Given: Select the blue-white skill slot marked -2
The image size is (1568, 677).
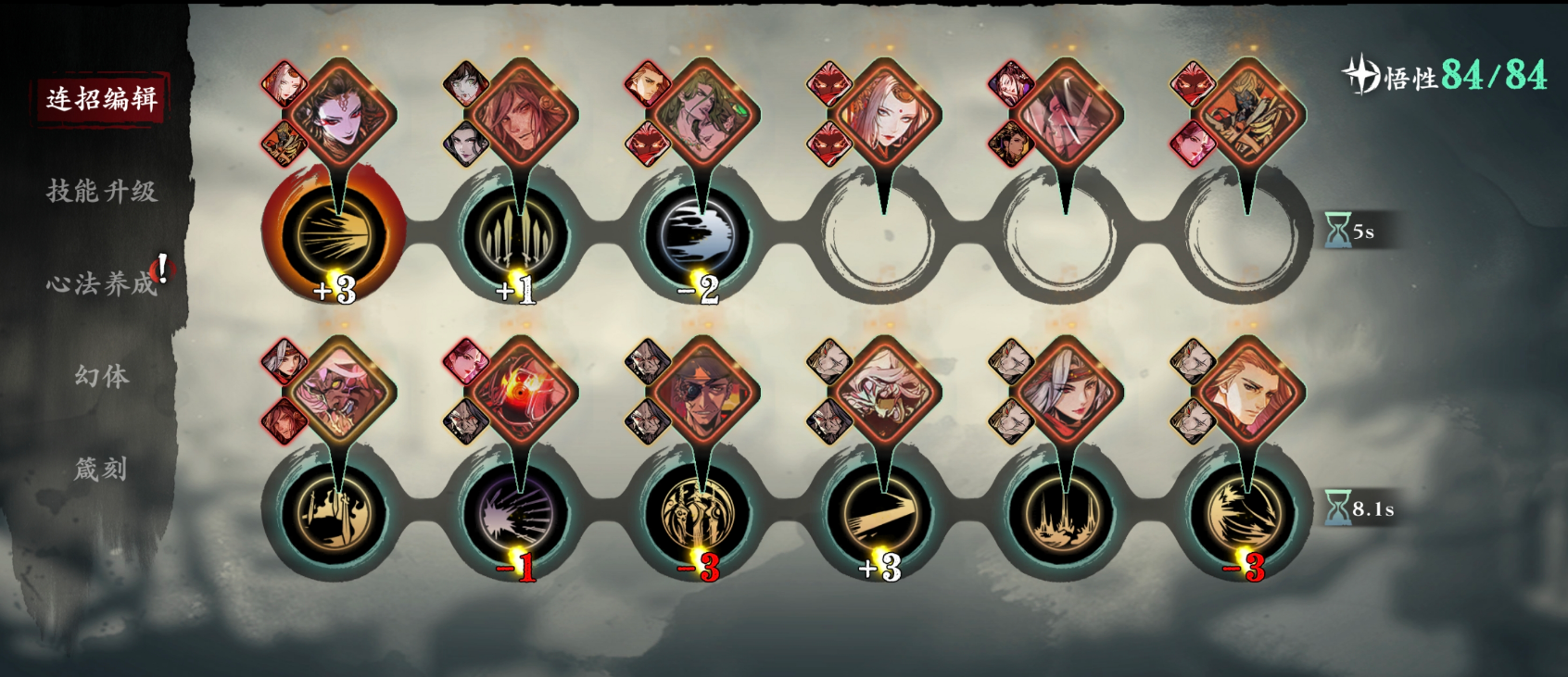Looking at the screenshot, I should pos(698,235).
